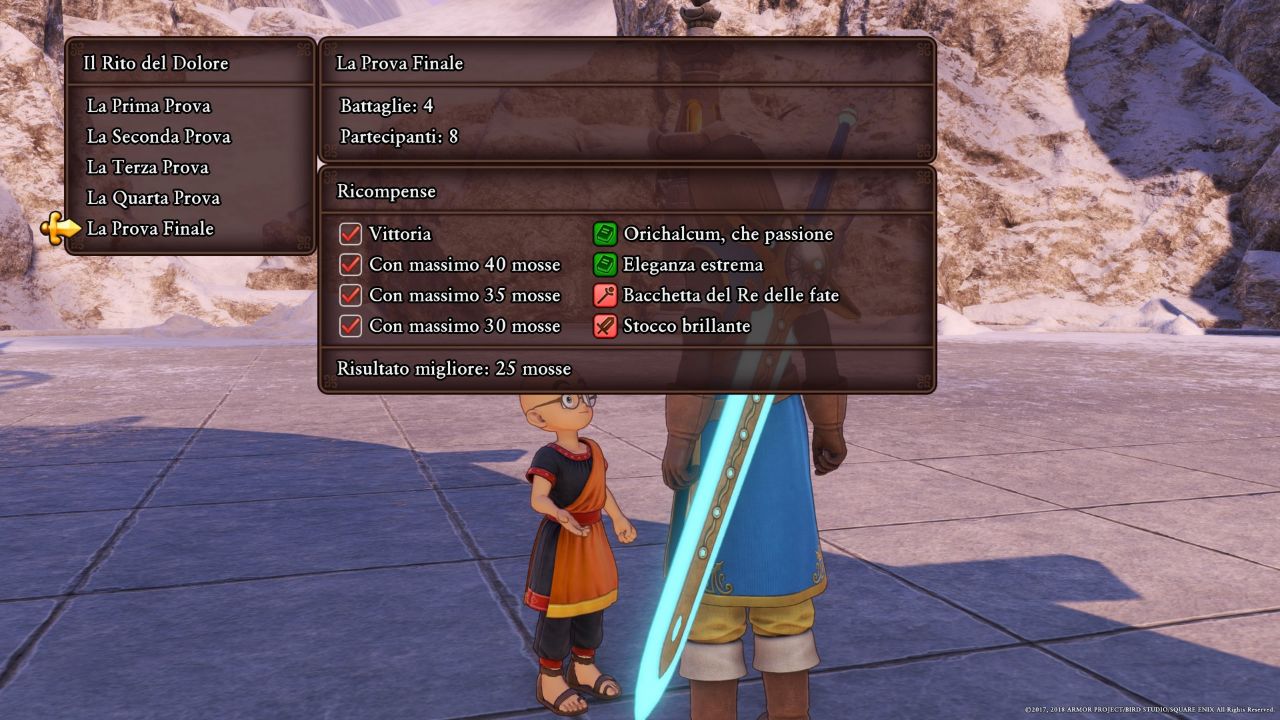Select the Stocco brillante sword reward
1280x720 pixels.
(x=686, y=326)
